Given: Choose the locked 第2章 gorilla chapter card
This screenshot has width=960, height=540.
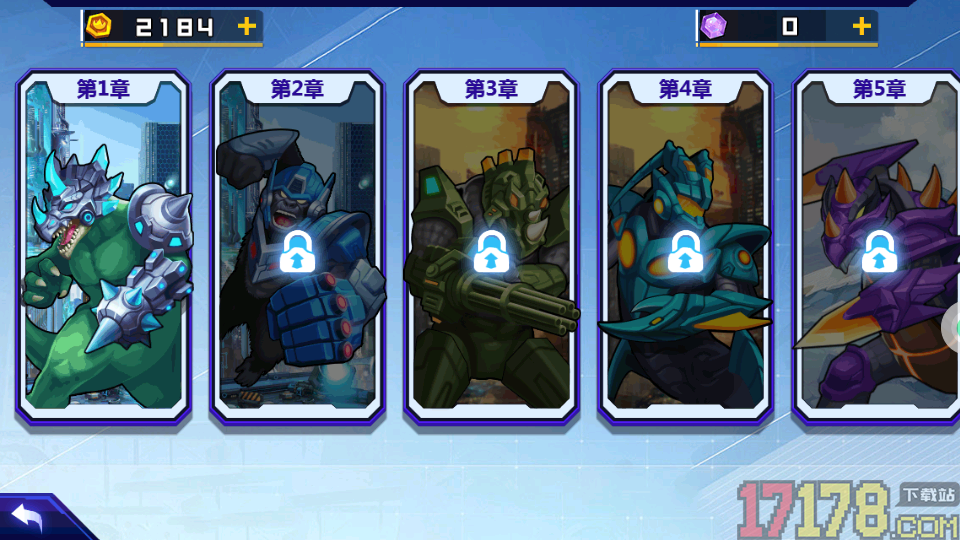Looking at the screenshot, I should click(297, 250).
